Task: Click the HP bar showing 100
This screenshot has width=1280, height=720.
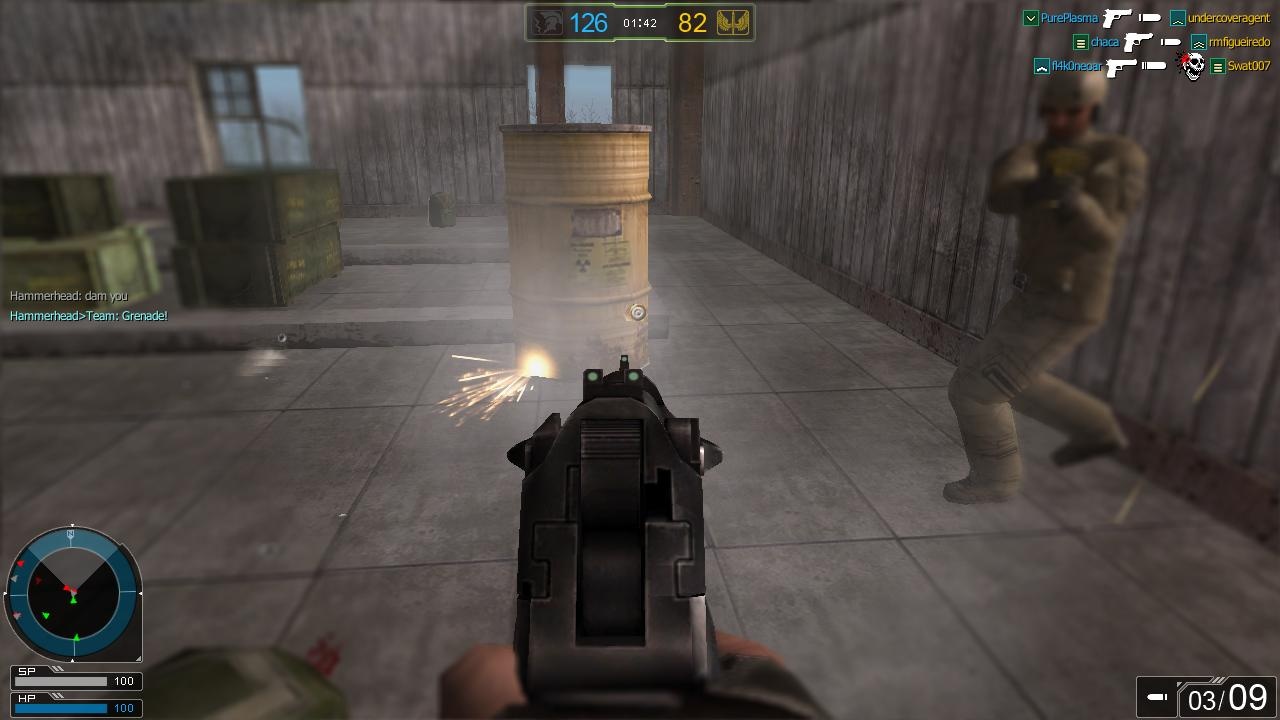Action: pyautogui.click(x=75, y=708)
